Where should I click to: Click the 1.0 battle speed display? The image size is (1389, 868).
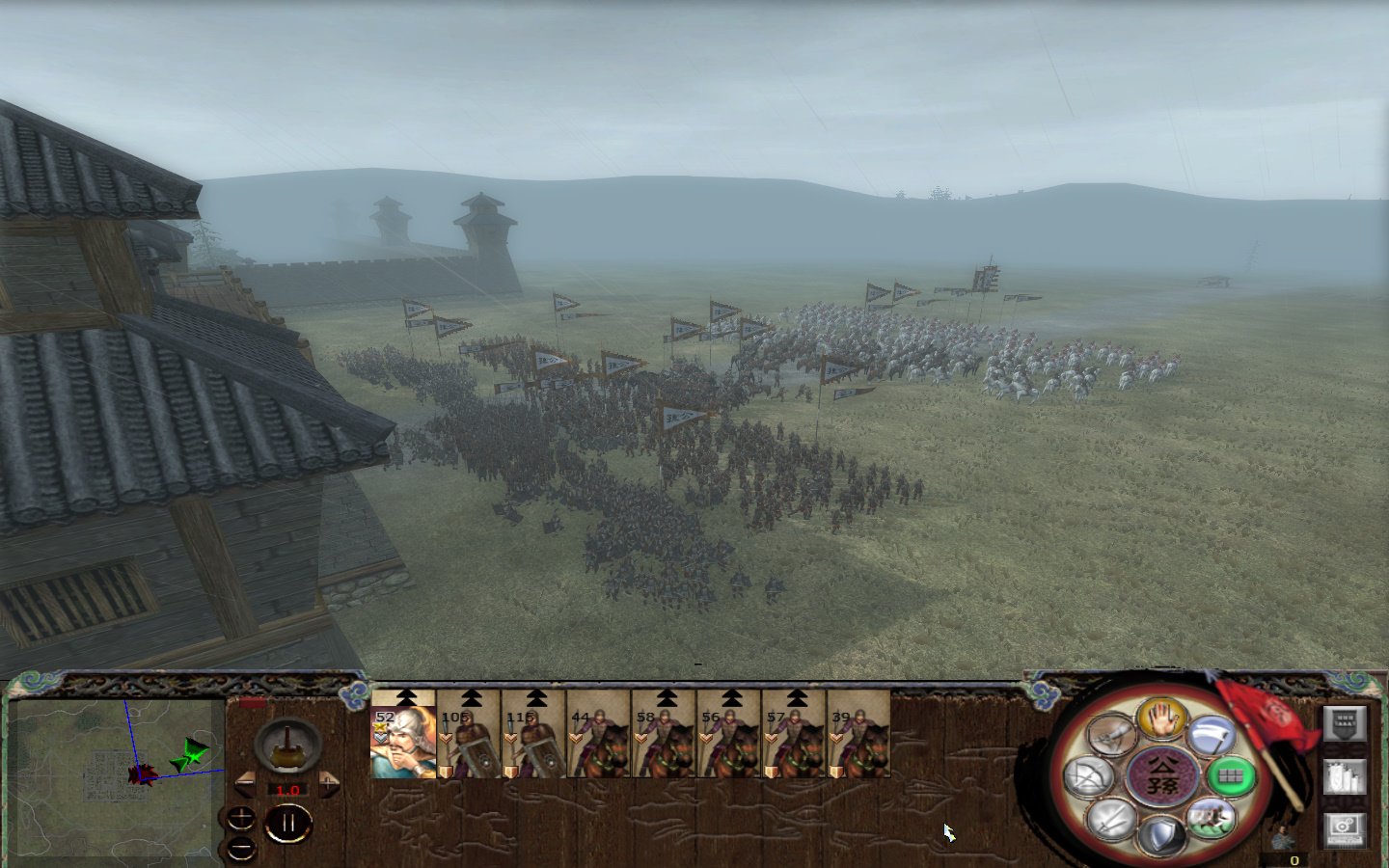click(x=287, y=791)
